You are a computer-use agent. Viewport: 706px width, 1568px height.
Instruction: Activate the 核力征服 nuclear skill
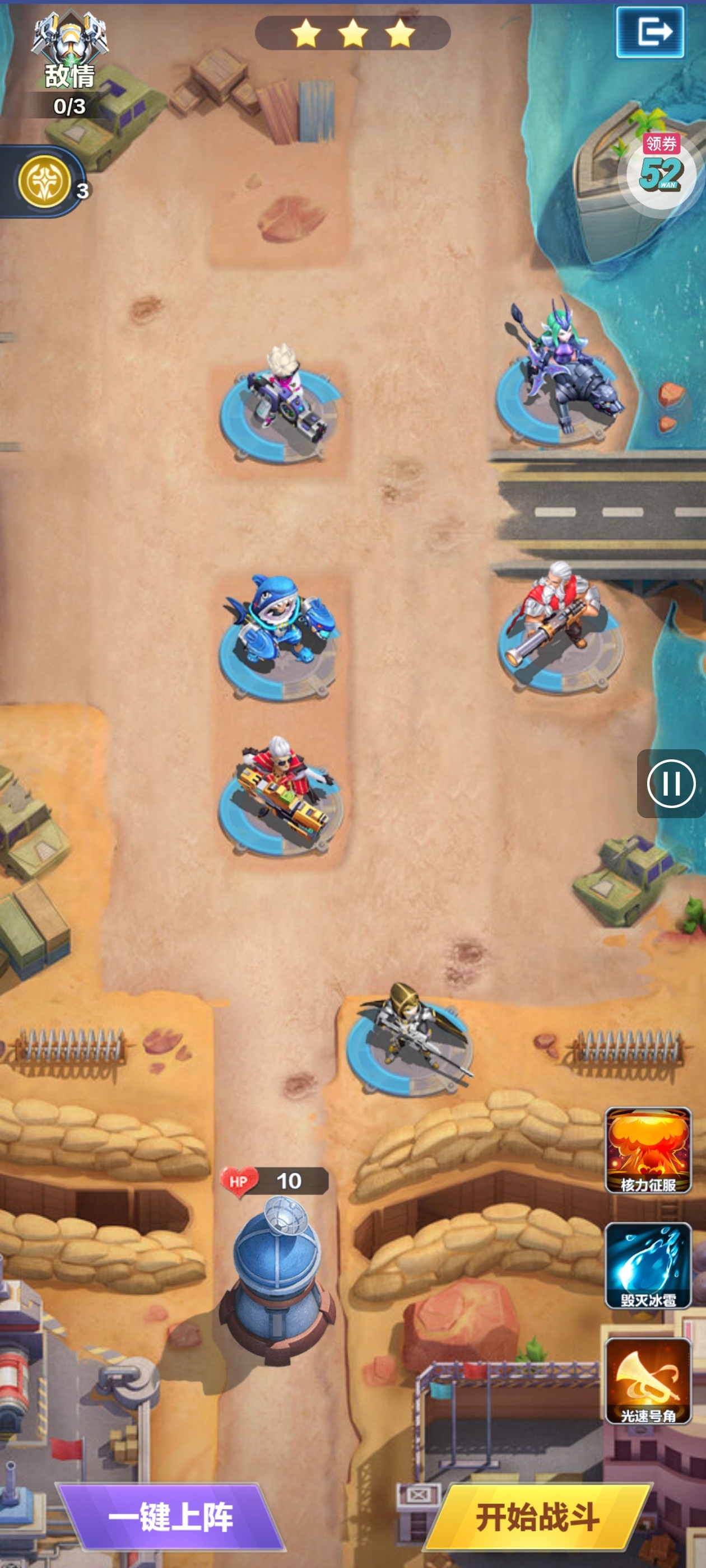tap(648, 1150)
